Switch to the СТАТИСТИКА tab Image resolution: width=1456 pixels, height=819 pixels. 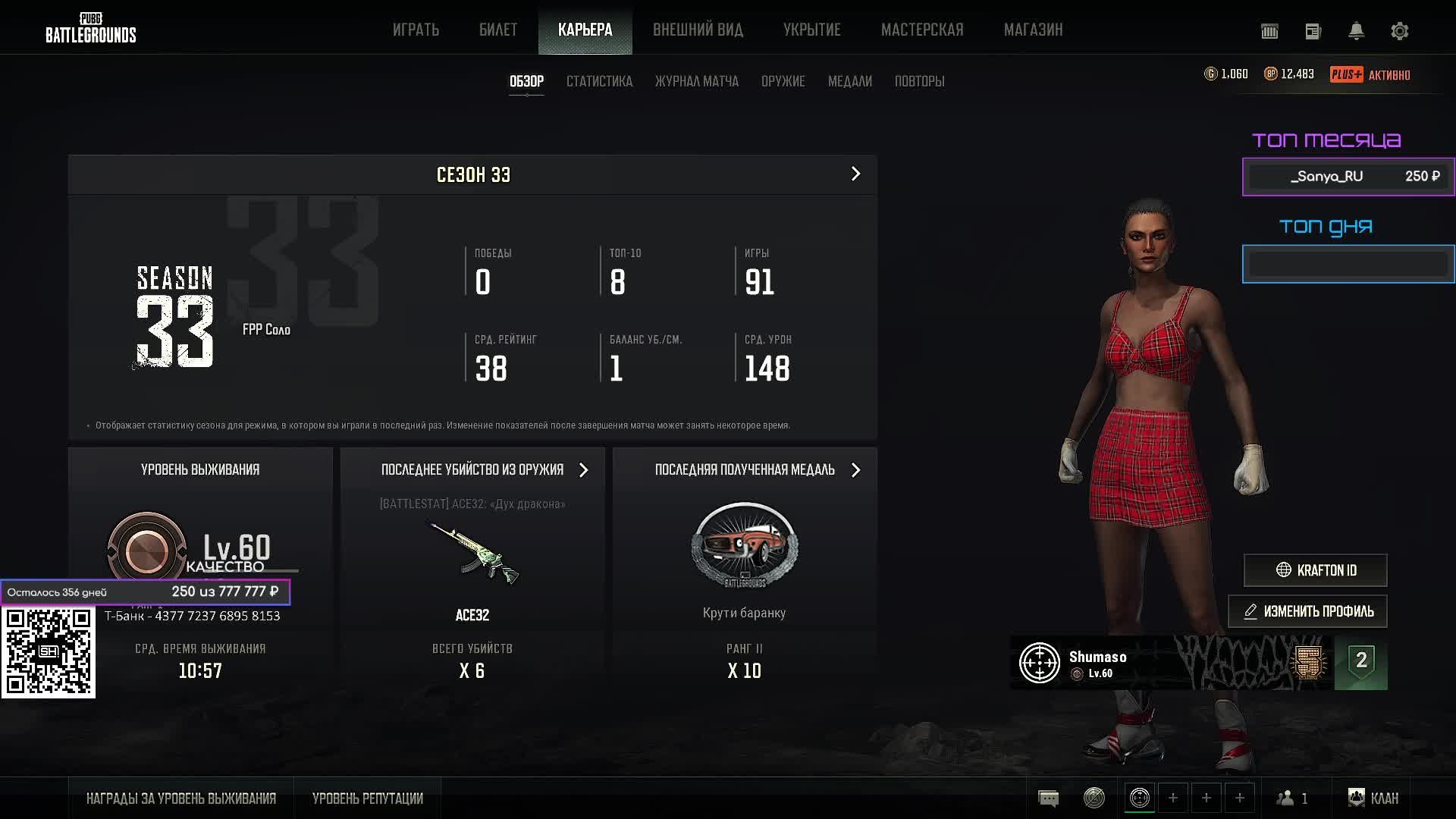pyautogui.click(x=599, y=81)
